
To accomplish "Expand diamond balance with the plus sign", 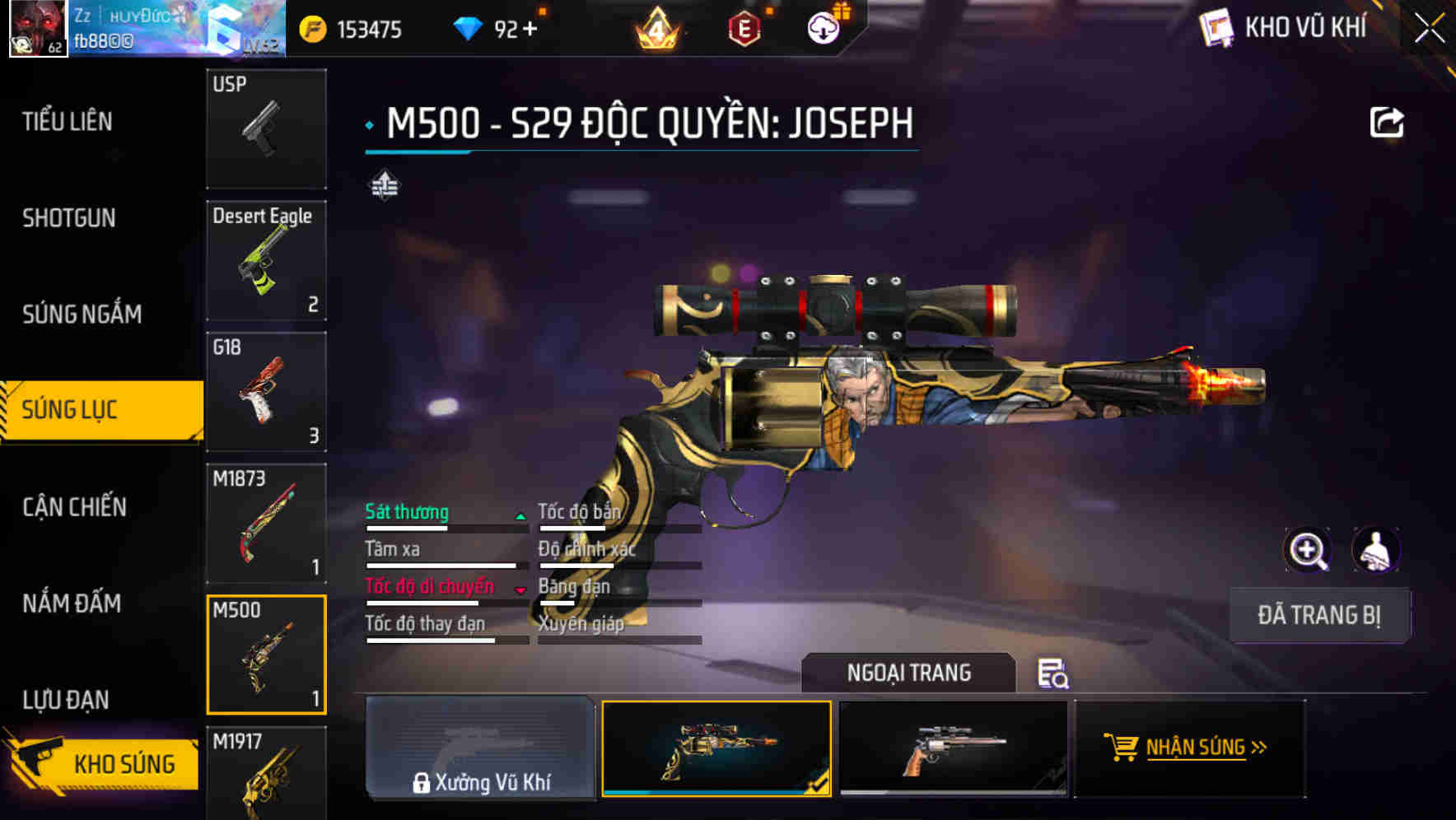I will (x=529, y=28).
